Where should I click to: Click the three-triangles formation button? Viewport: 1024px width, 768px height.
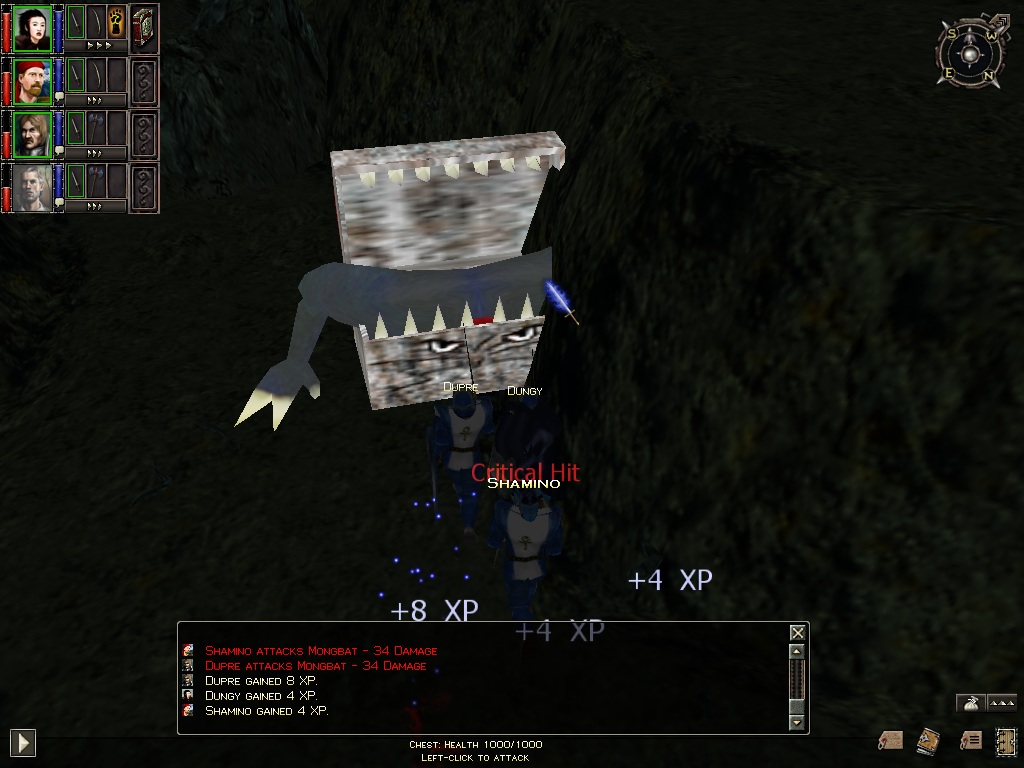[1002, 703]
